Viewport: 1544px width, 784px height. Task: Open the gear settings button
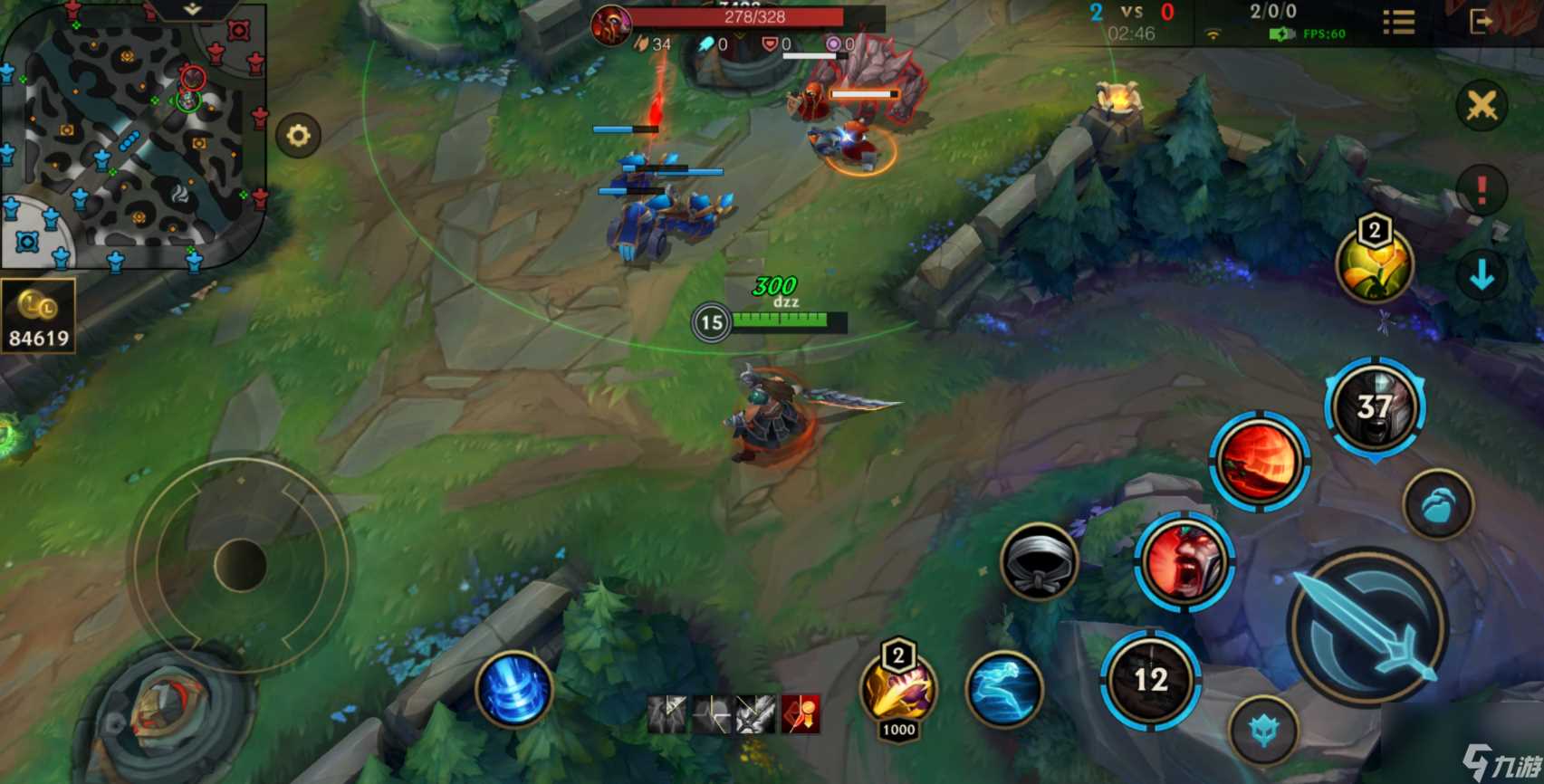point(299,136)
